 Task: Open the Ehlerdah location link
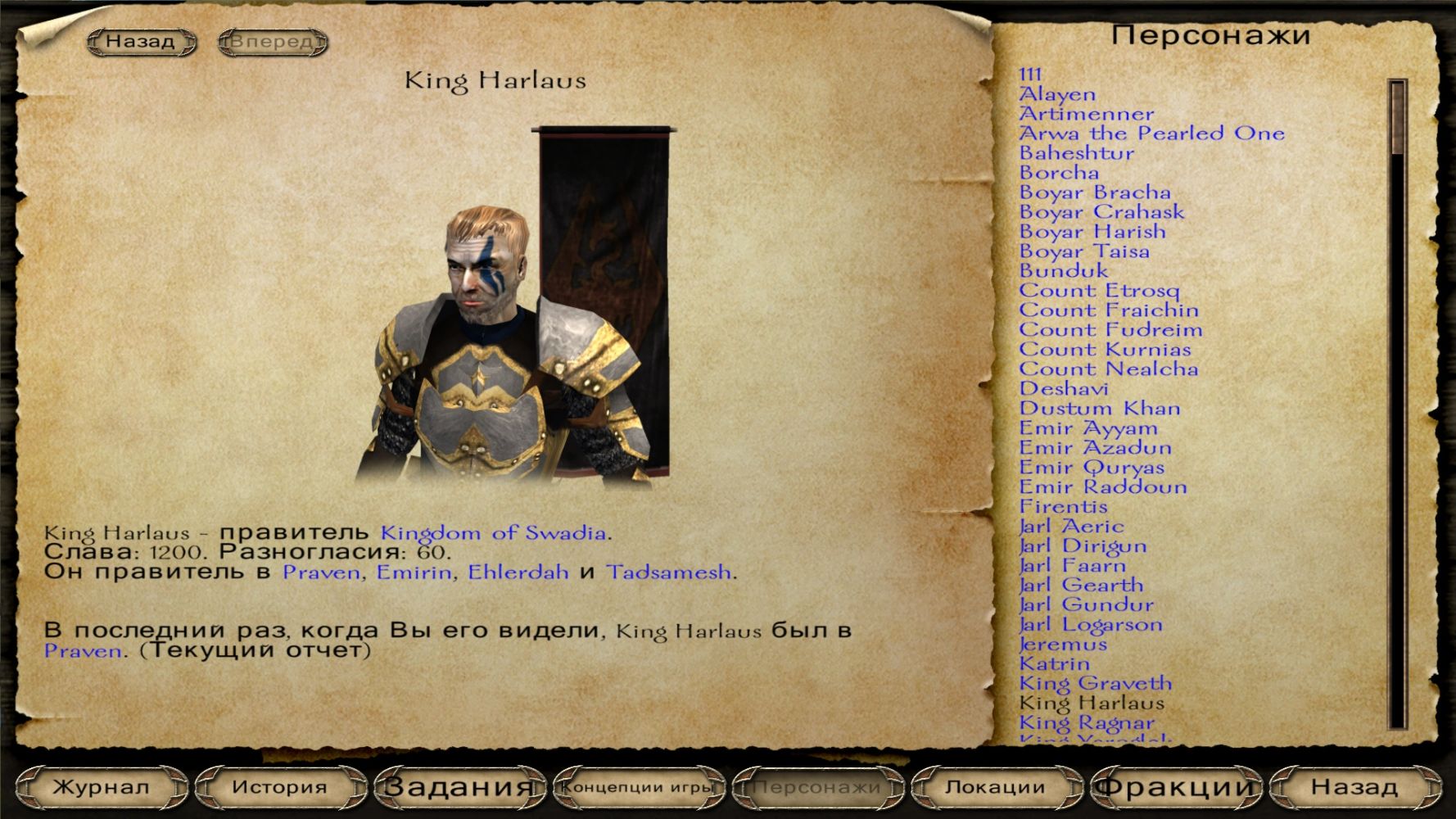[518, 572]
